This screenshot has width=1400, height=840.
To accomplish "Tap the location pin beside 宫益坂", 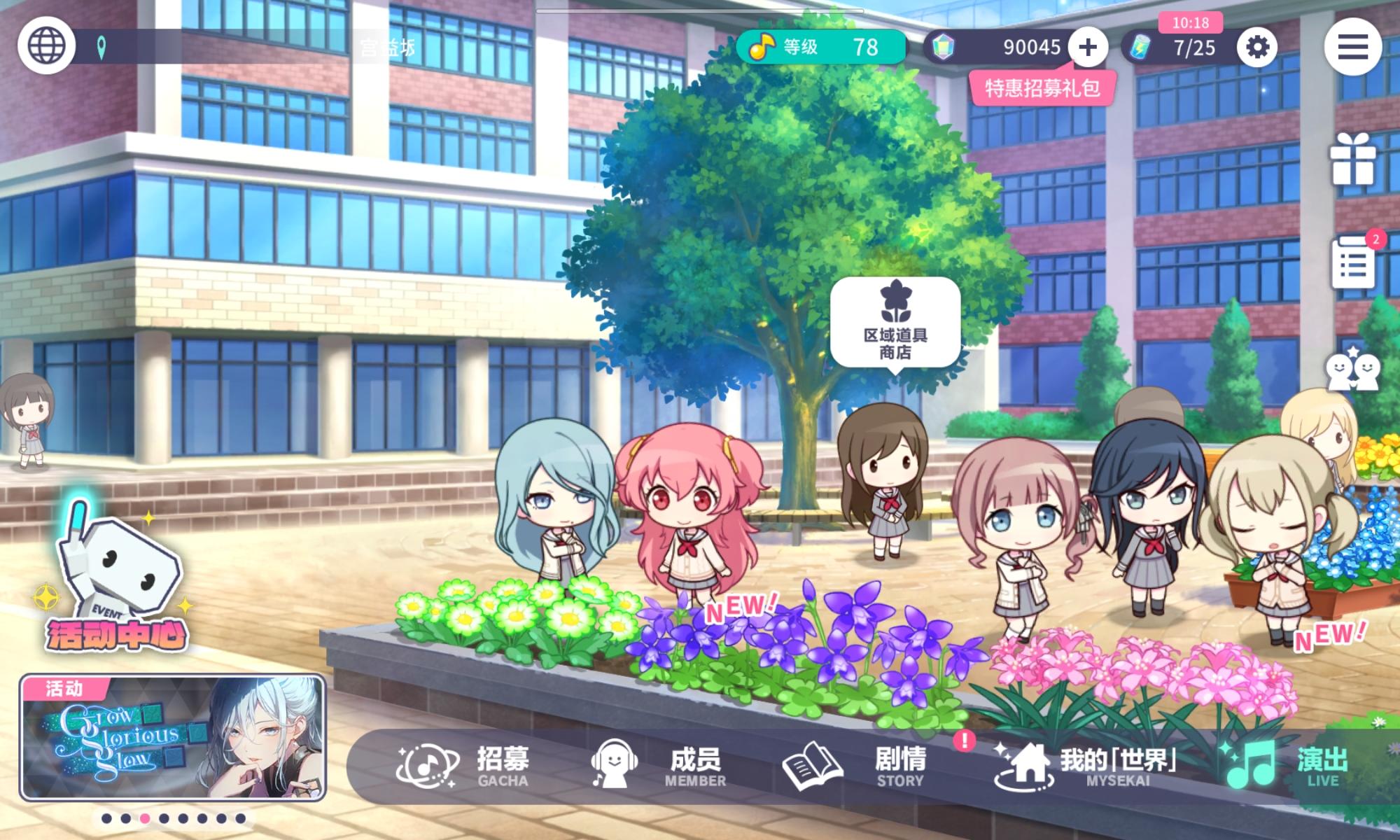I will [x=100, y=45].
